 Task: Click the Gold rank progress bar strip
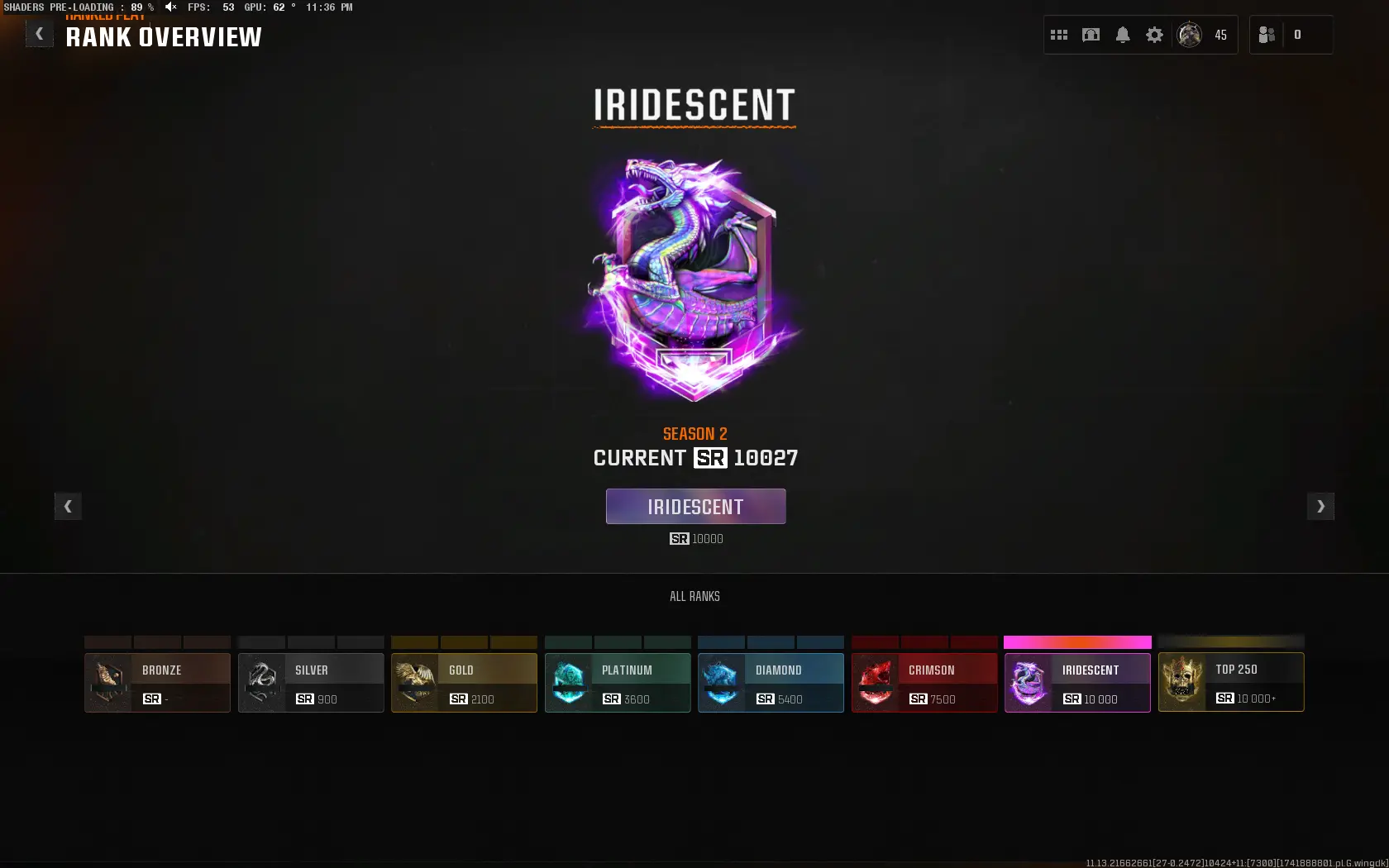(x=464, y=643)
